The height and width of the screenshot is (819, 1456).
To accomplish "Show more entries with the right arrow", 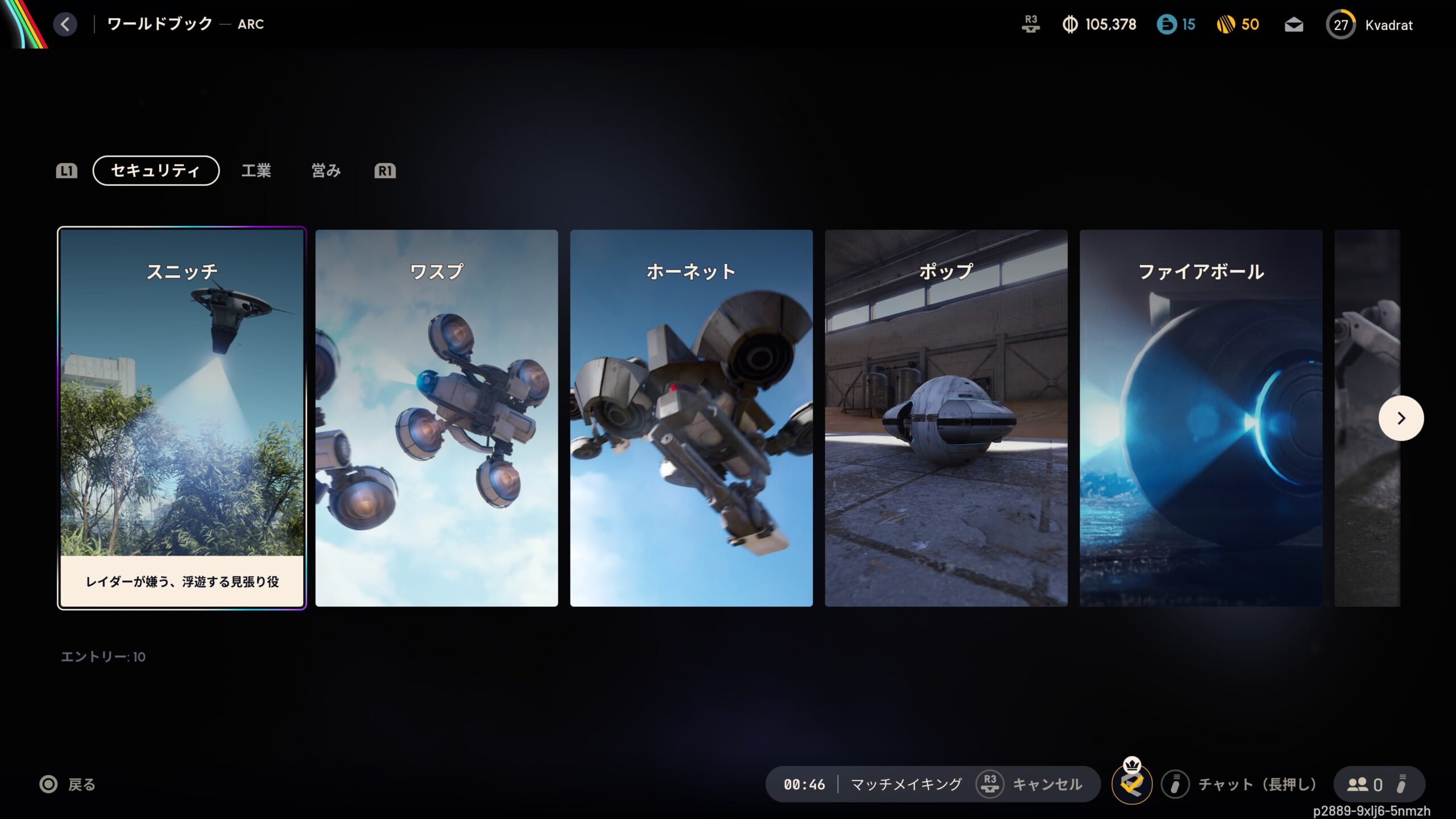I will tap(1401, 418).
